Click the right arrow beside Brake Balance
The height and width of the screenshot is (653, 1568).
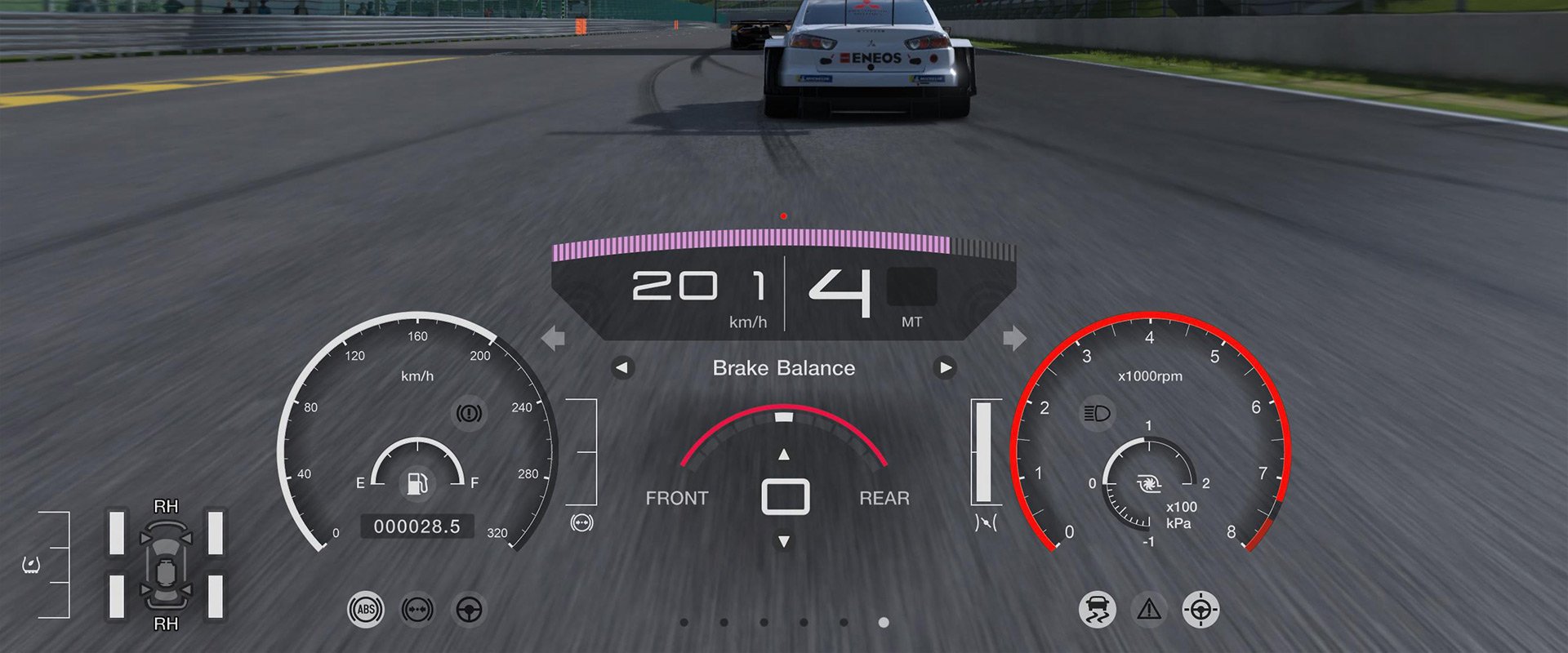[945, 368]
